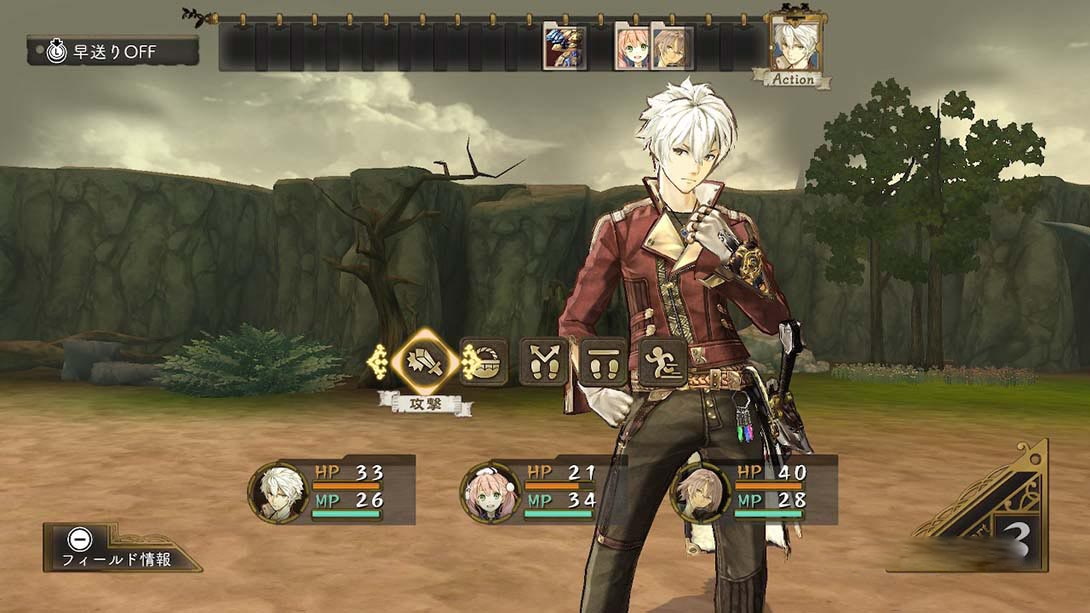
Task: Click the brown-haired ally's turn timeline card
Action: coord(672,47)
